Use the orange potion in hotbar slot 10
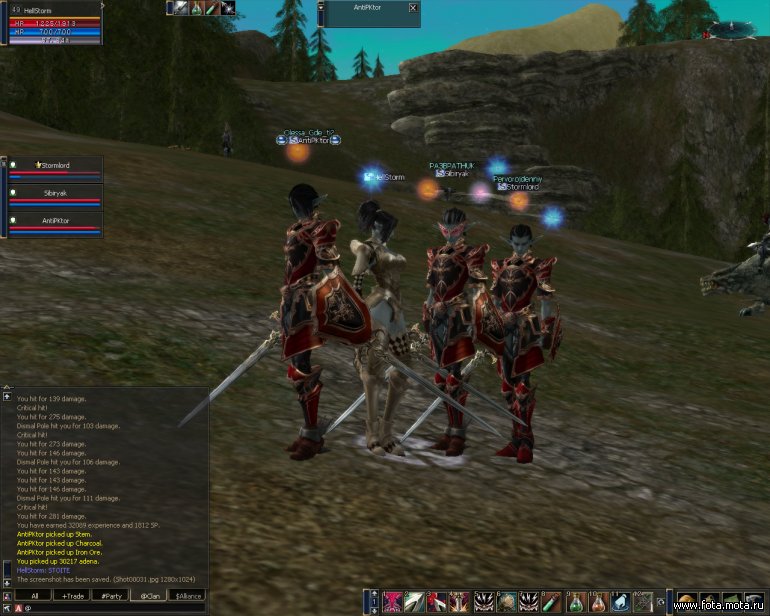The height and width of the screenshot is (616, 770). click(x=599, y=603)
